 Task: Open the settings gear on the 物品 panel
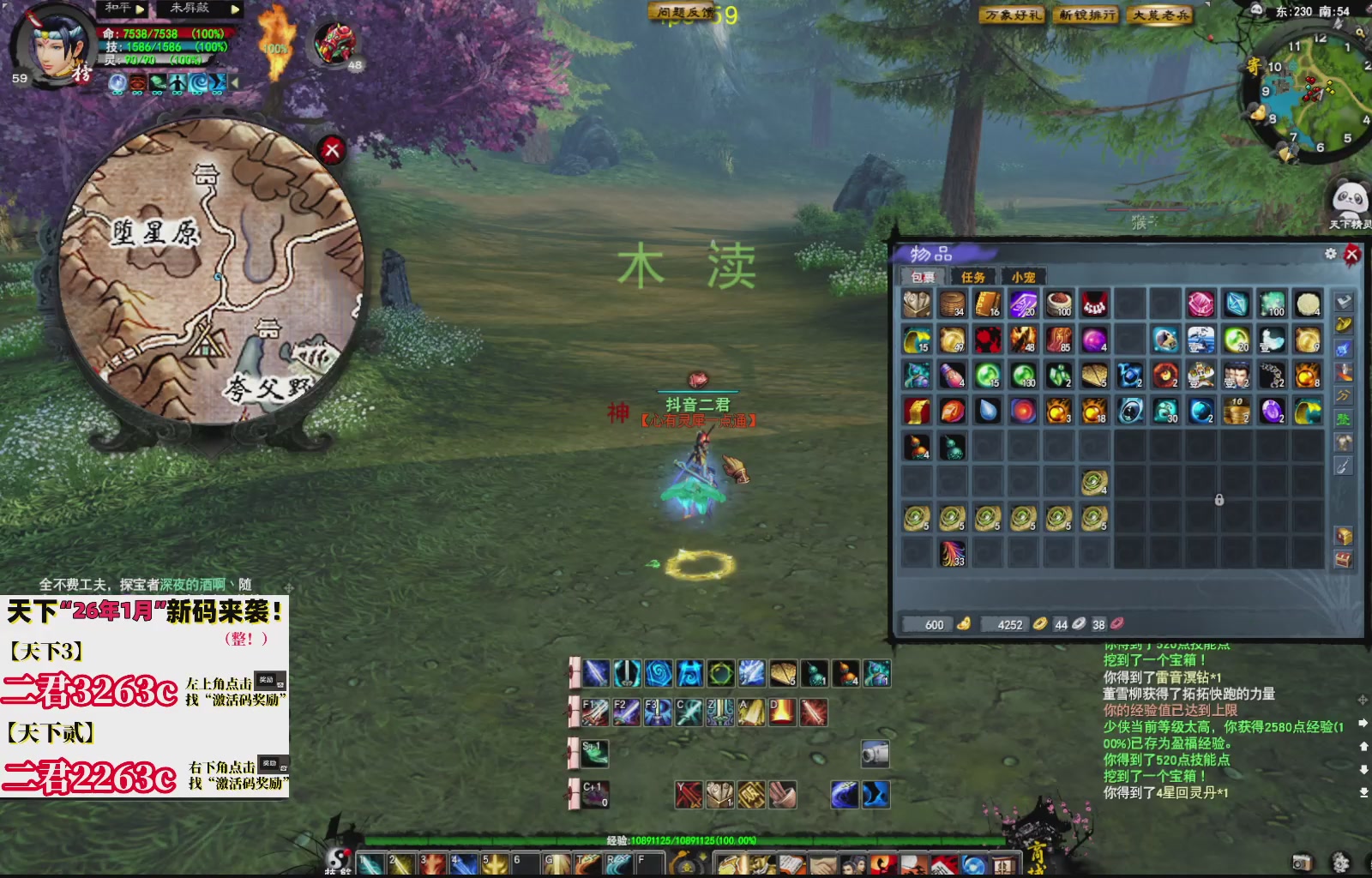(1330, 253)
